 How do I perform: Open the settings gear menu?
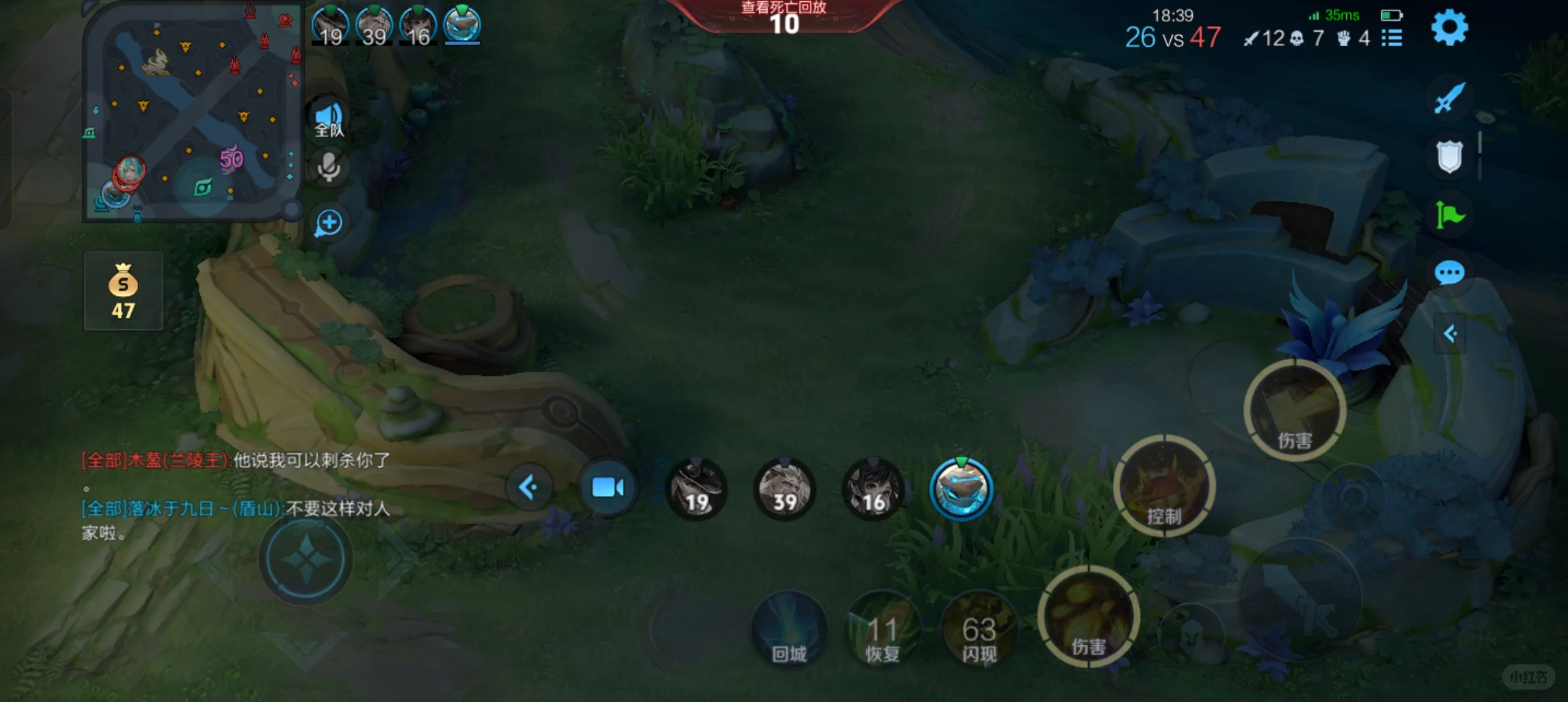pos(1449,29)
